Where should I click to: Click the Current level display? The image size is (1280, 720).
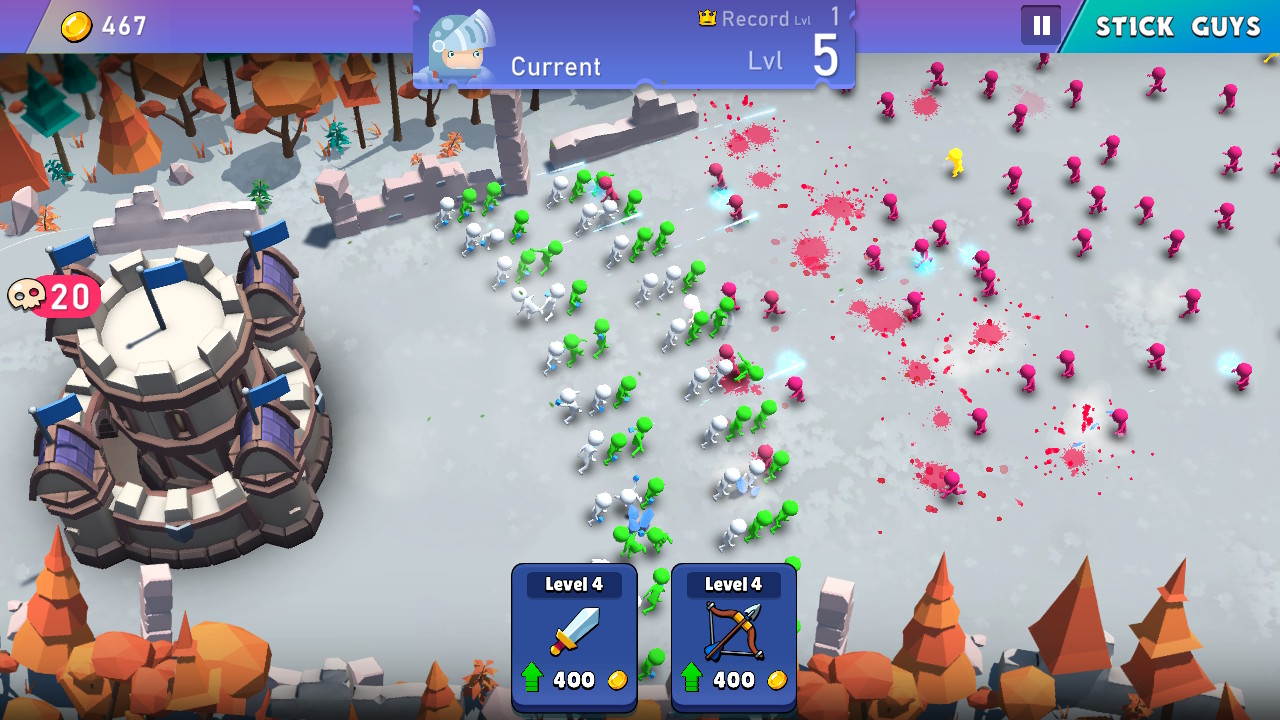pos(556,67)
